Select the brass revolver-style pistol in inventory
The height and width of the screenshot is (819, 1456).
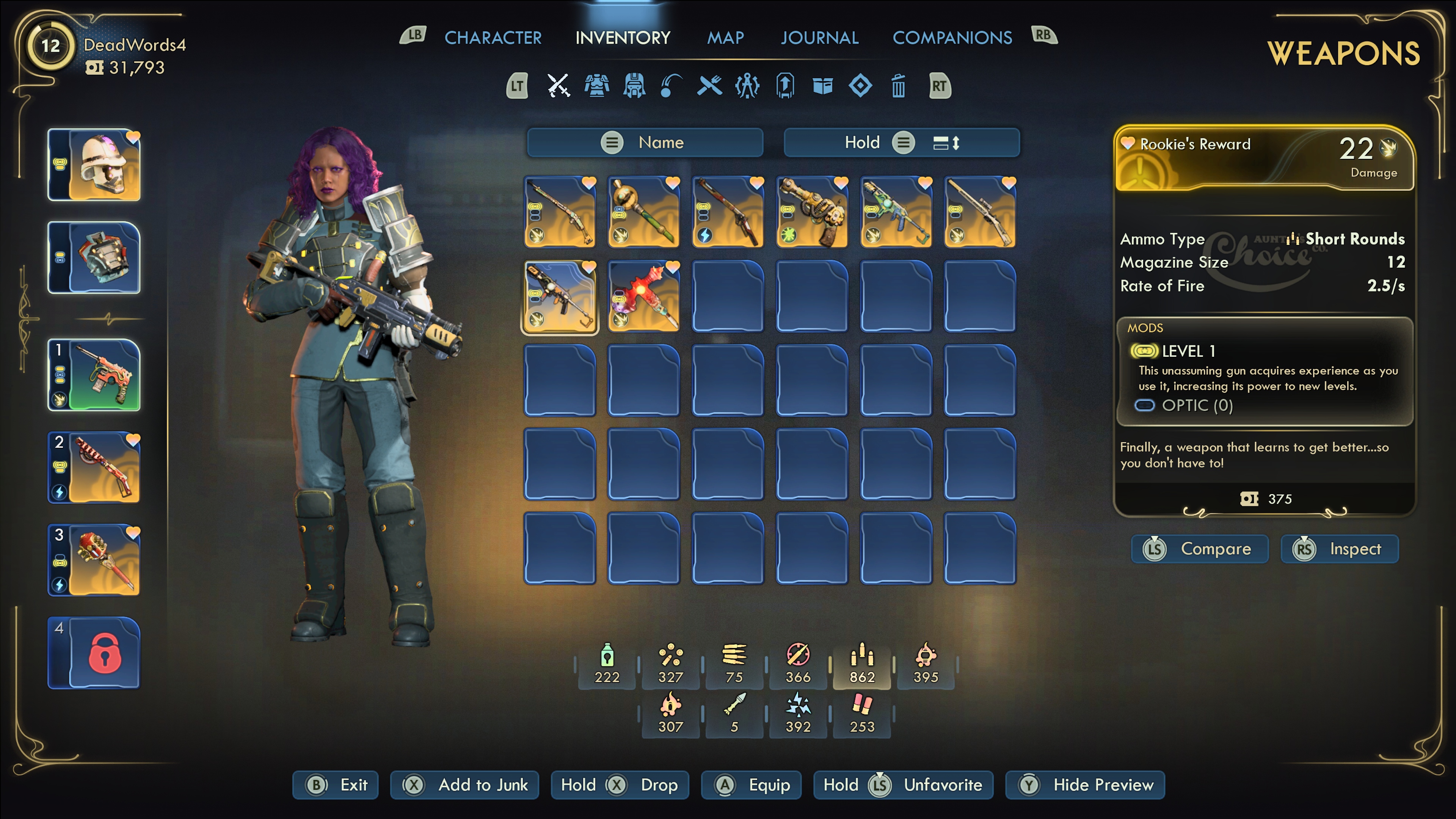pos(812,212)
